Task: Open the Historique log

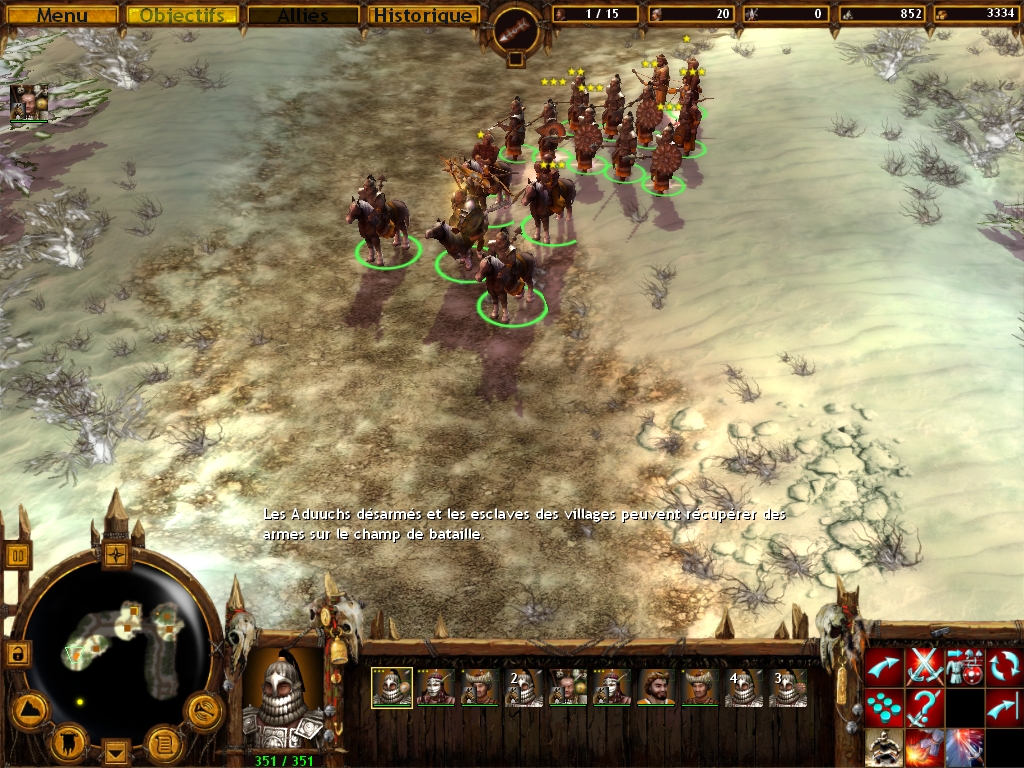Action: pos(422,15)
